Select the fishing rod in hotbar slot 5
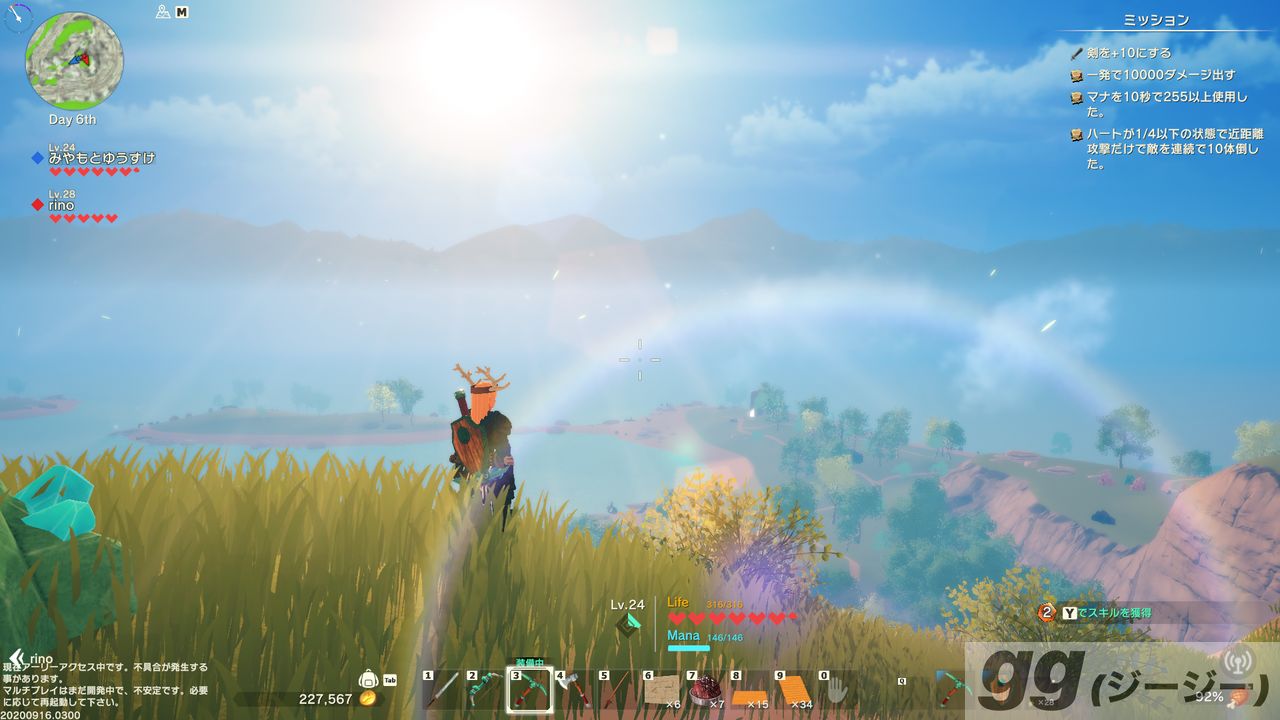 pos(617,691)
